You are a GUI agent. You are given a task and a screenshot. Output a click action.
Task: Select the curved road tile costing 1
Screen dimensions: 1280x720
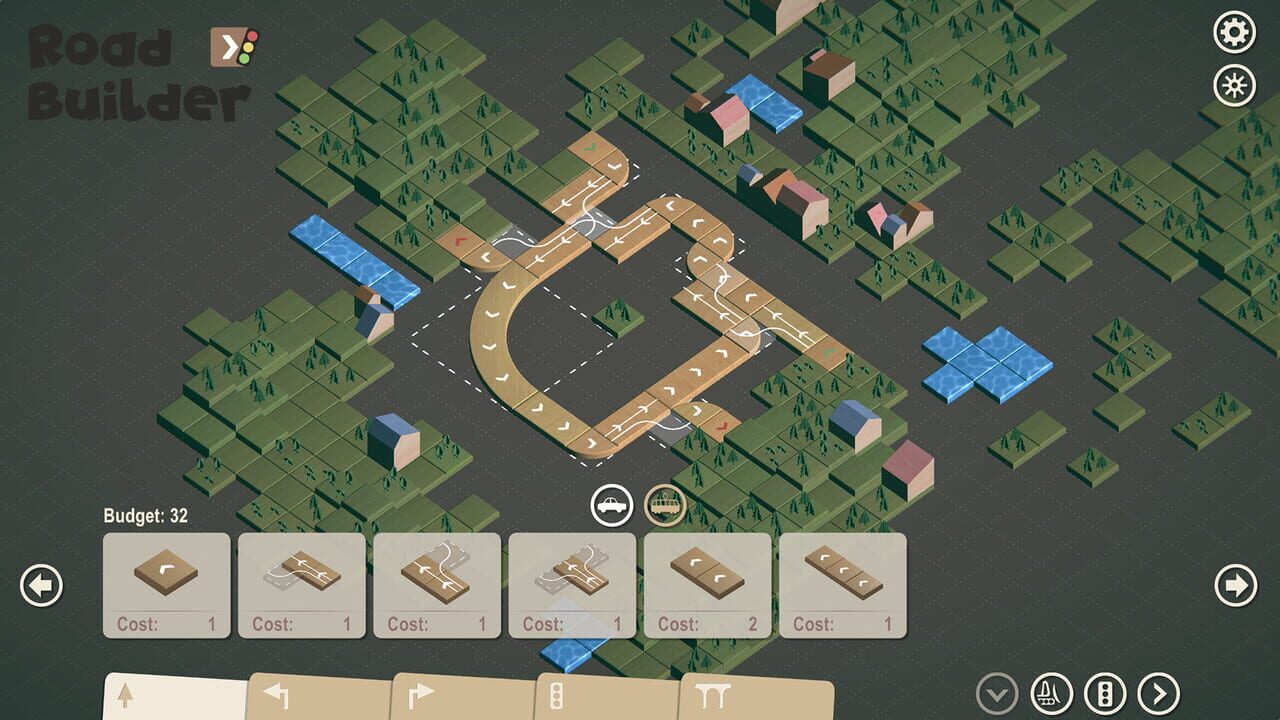(x=165, y=578)
